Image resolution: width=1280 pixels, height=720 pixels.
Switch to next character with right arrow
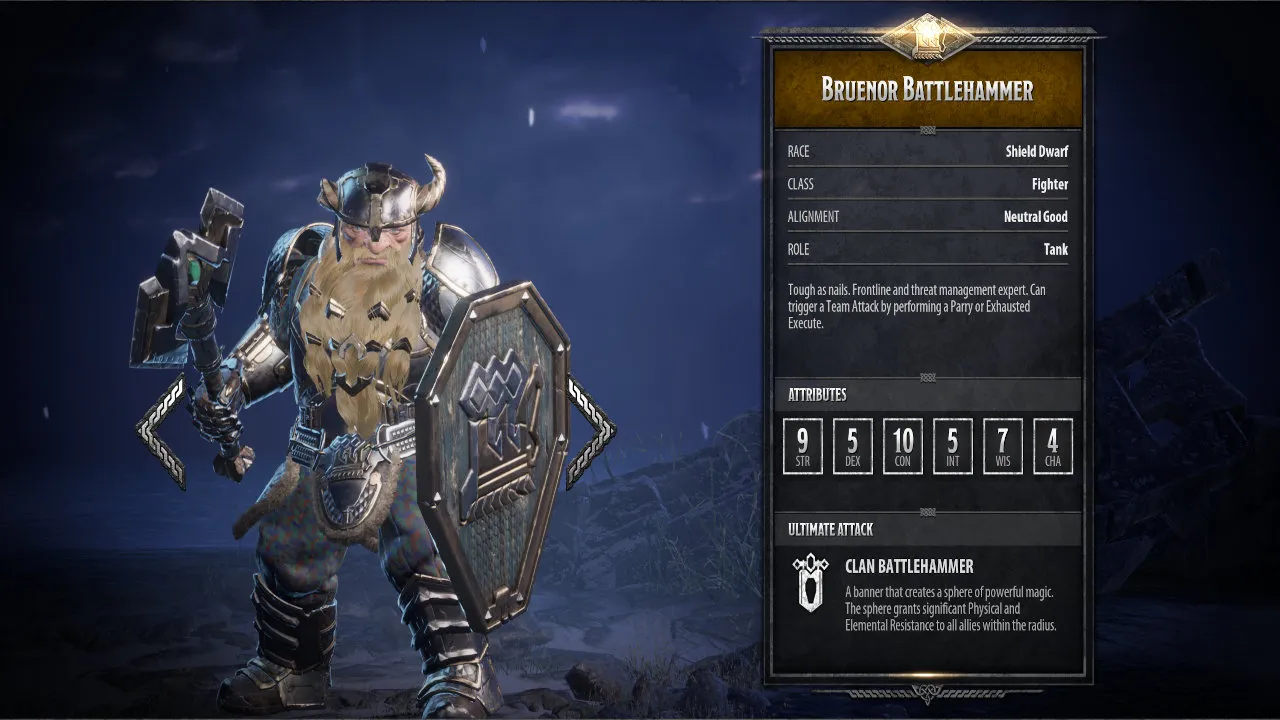(591, 432)
